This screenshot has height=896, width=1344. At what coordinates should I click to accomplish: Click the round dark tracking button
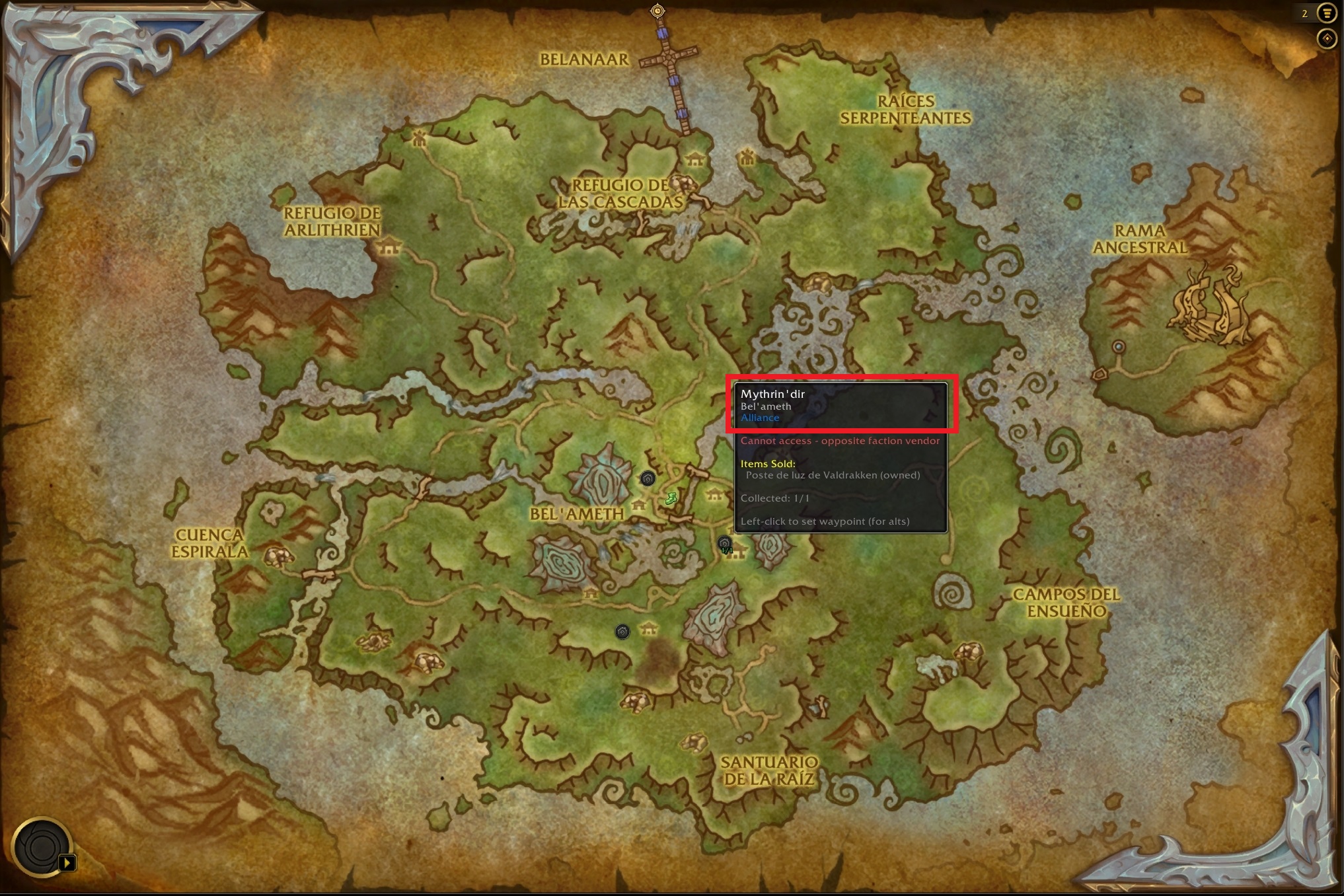(41, 847)
